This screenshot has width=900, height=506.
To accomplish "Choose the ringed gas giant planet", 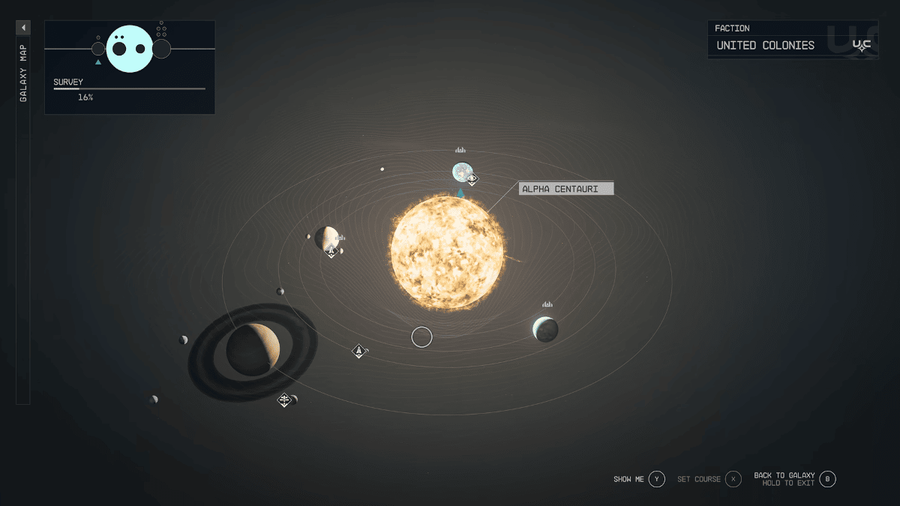I will pos(252,348).
